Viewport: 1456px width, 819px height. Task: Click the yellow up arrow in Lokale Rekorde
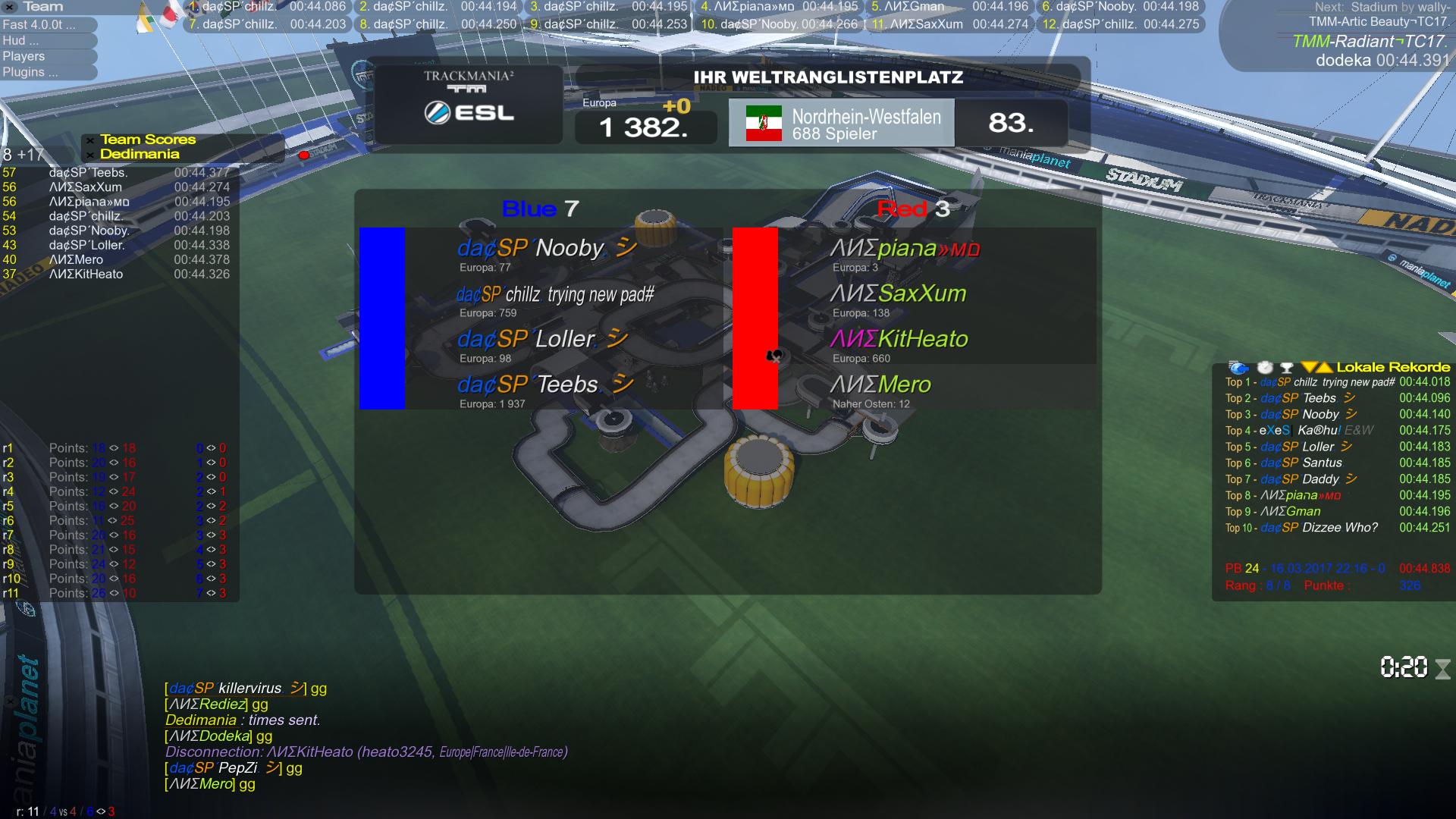[1325, 368]
